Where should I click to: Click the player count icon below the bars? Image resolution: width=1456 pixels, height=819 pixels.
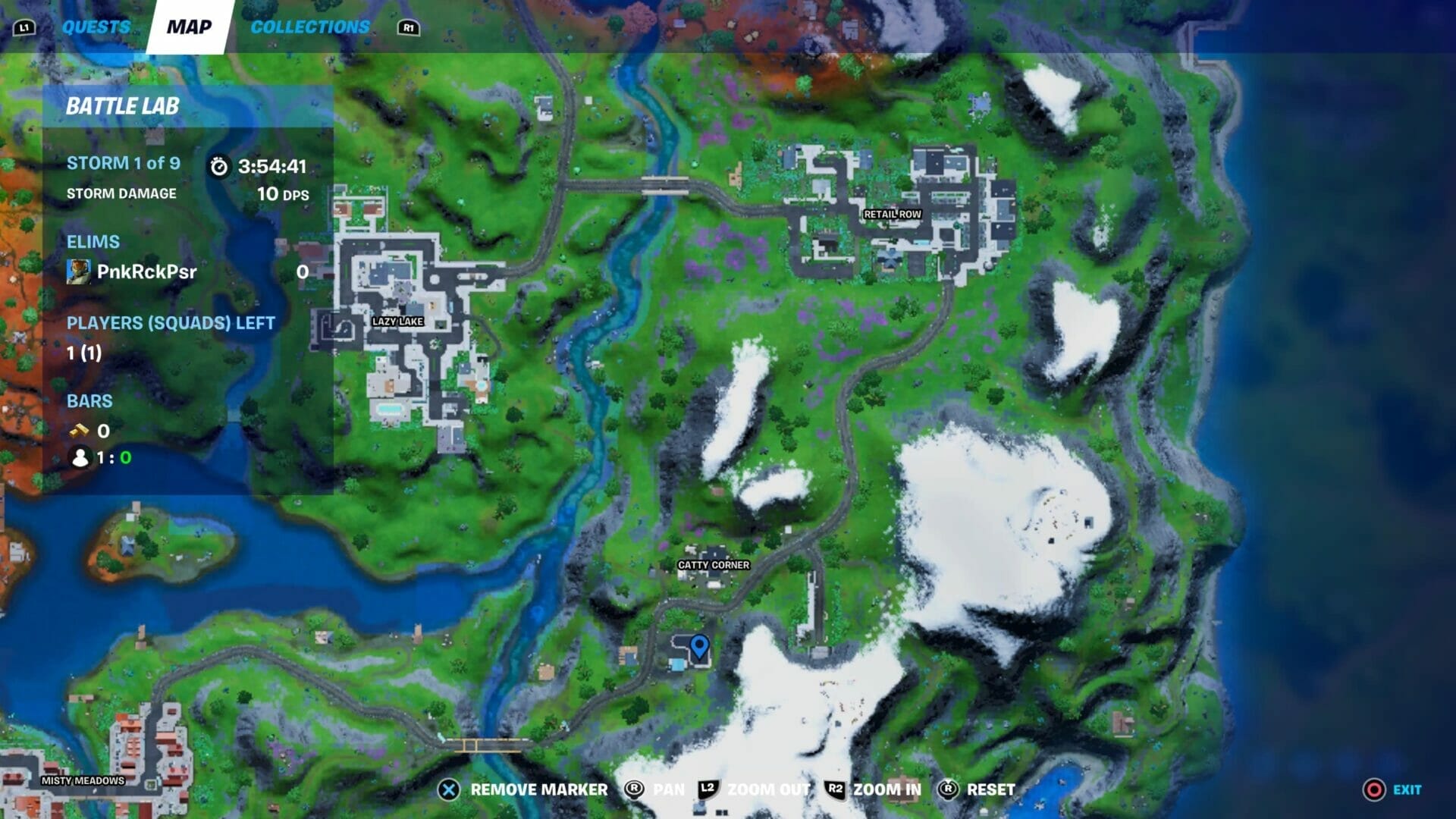(x=80, y=458)
